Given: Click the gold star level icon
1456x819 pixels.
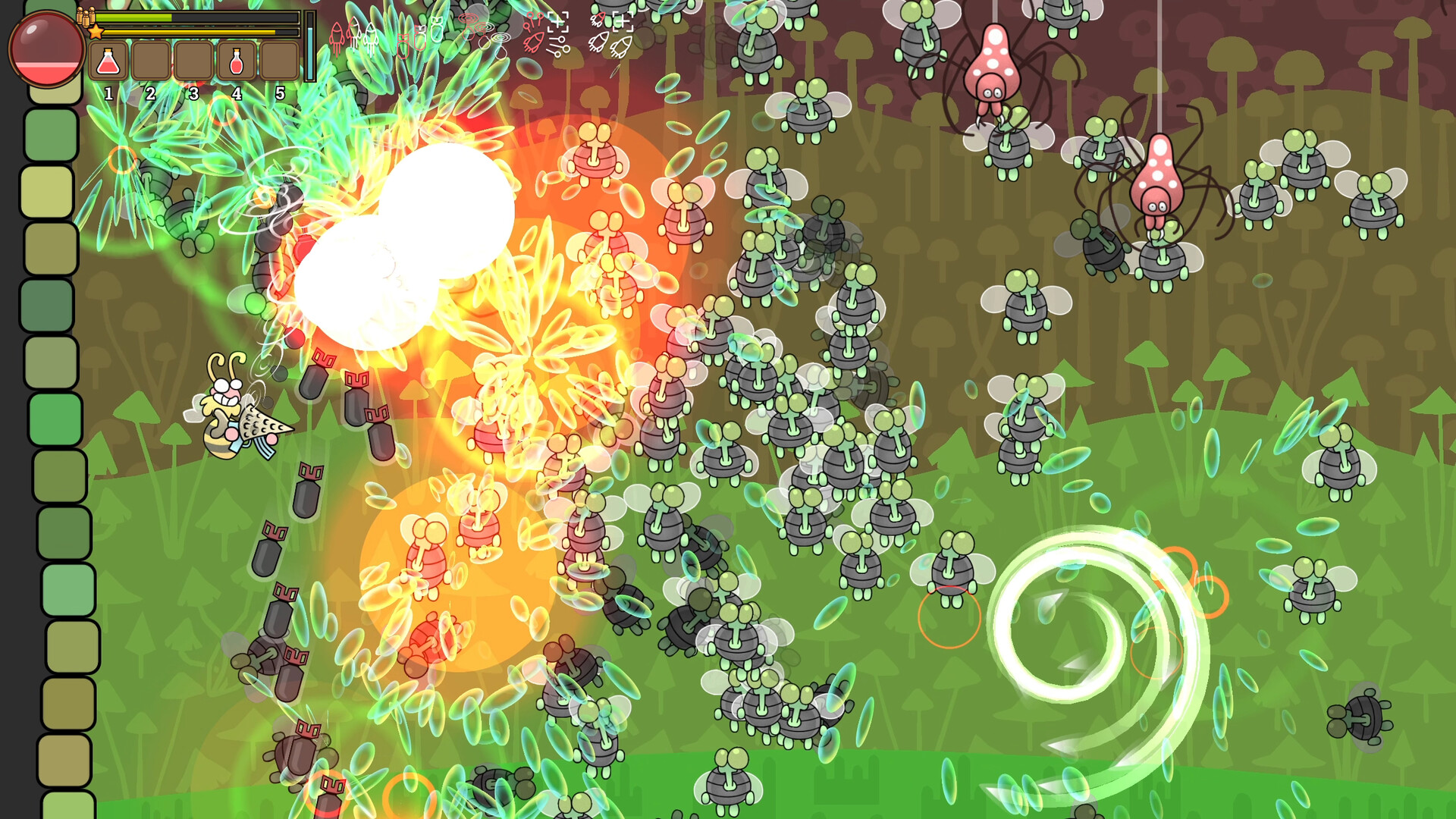Looking at the screenshot, I should tap(96, 32).
